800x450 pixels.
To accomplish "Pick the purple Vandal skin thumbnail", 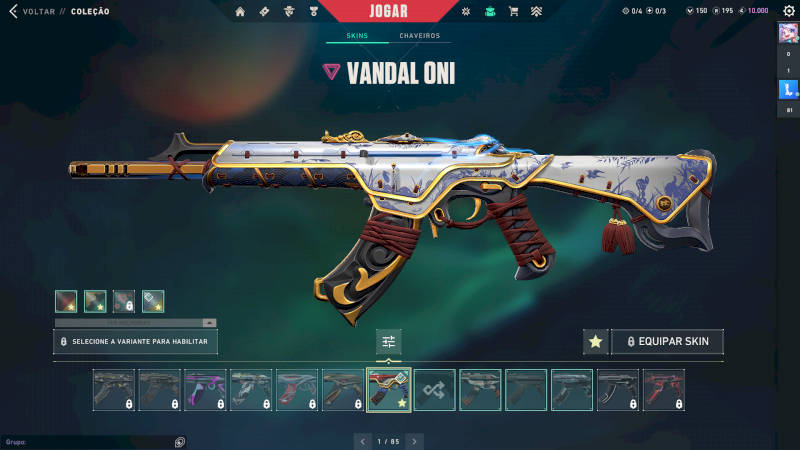I will click(x=205, y=390).
